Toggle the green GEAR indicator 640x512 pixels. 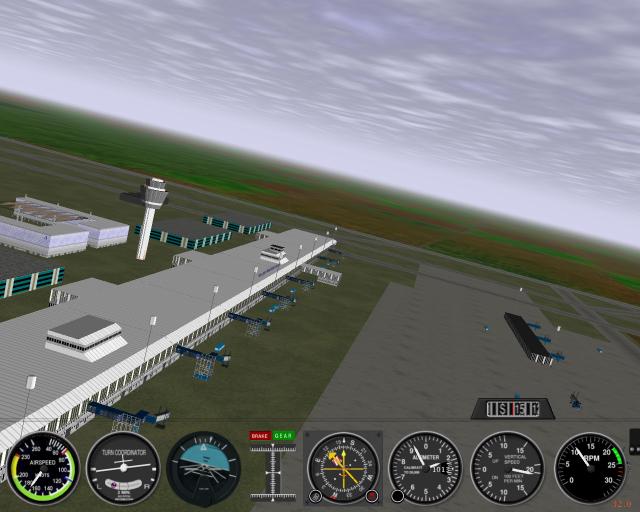(x=284, y=436)
